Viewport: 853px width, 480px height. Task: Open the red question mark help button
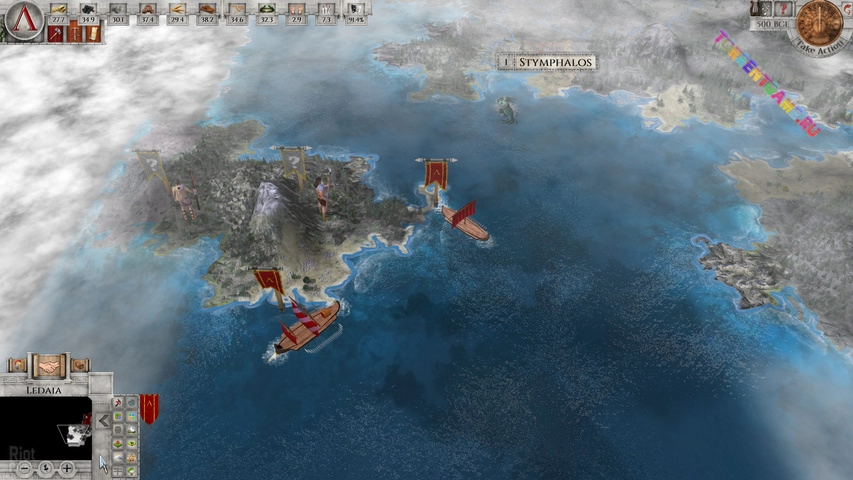(x=784, y=9)
